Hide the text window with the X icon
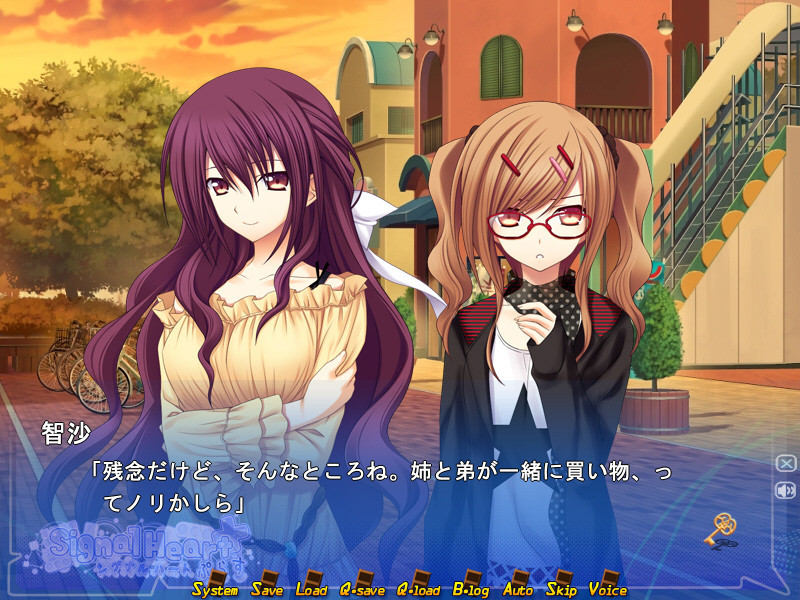 tap(785, 463)
